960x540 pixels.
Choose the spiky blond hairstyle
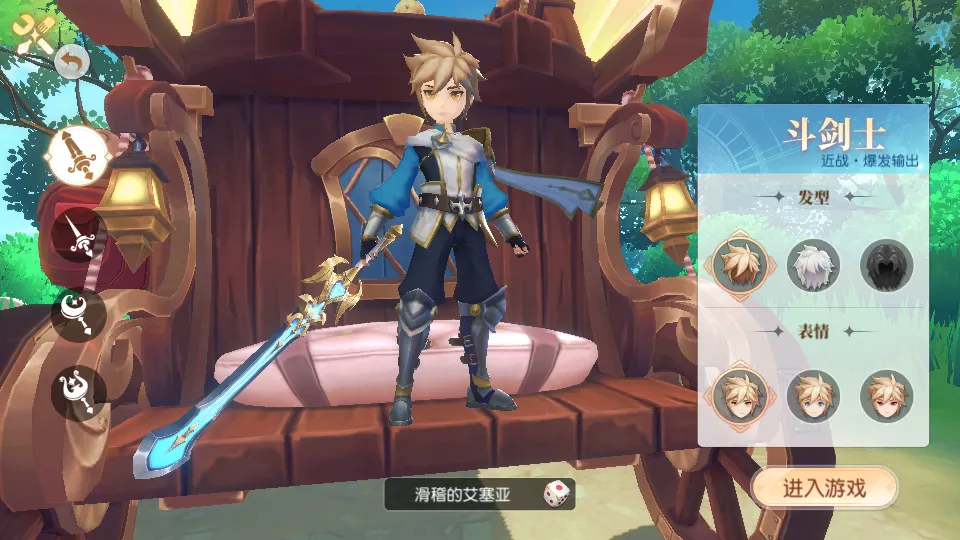click(740, 265)
